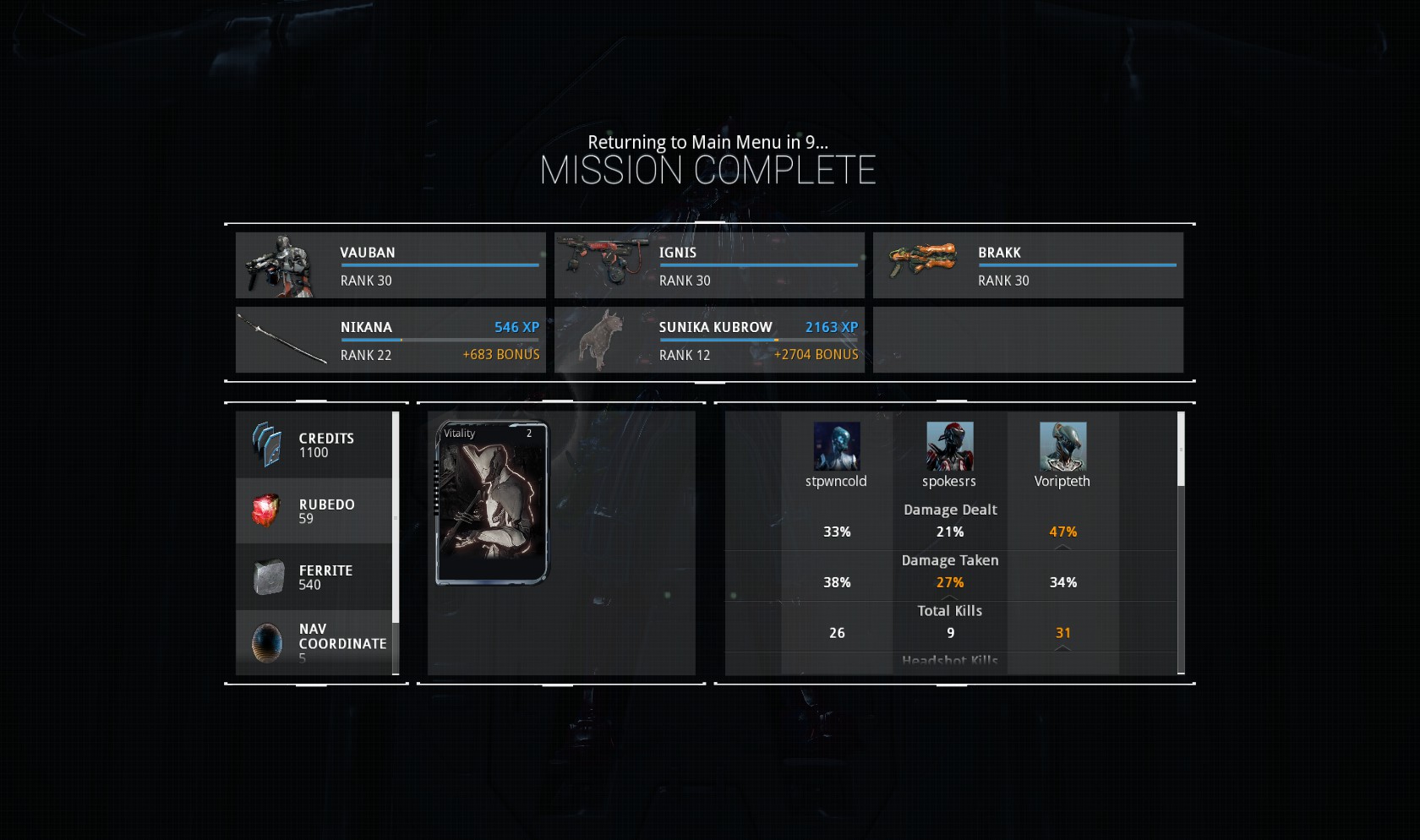The height and width of the screenshot is (840, 1420).
Task: Select the Rubedo reward row
Action: click(x=314, y=511)
